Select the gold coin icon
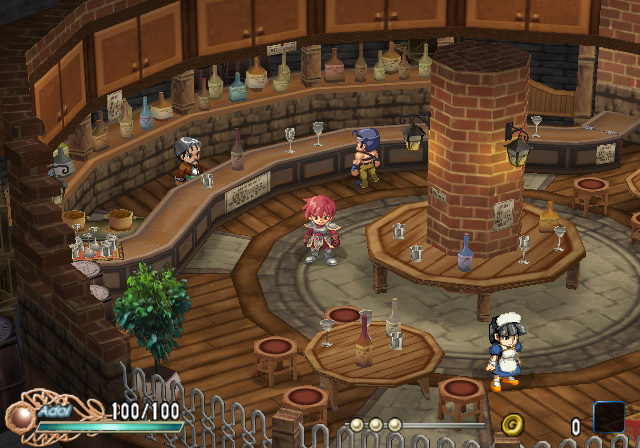 click(513, 424)
